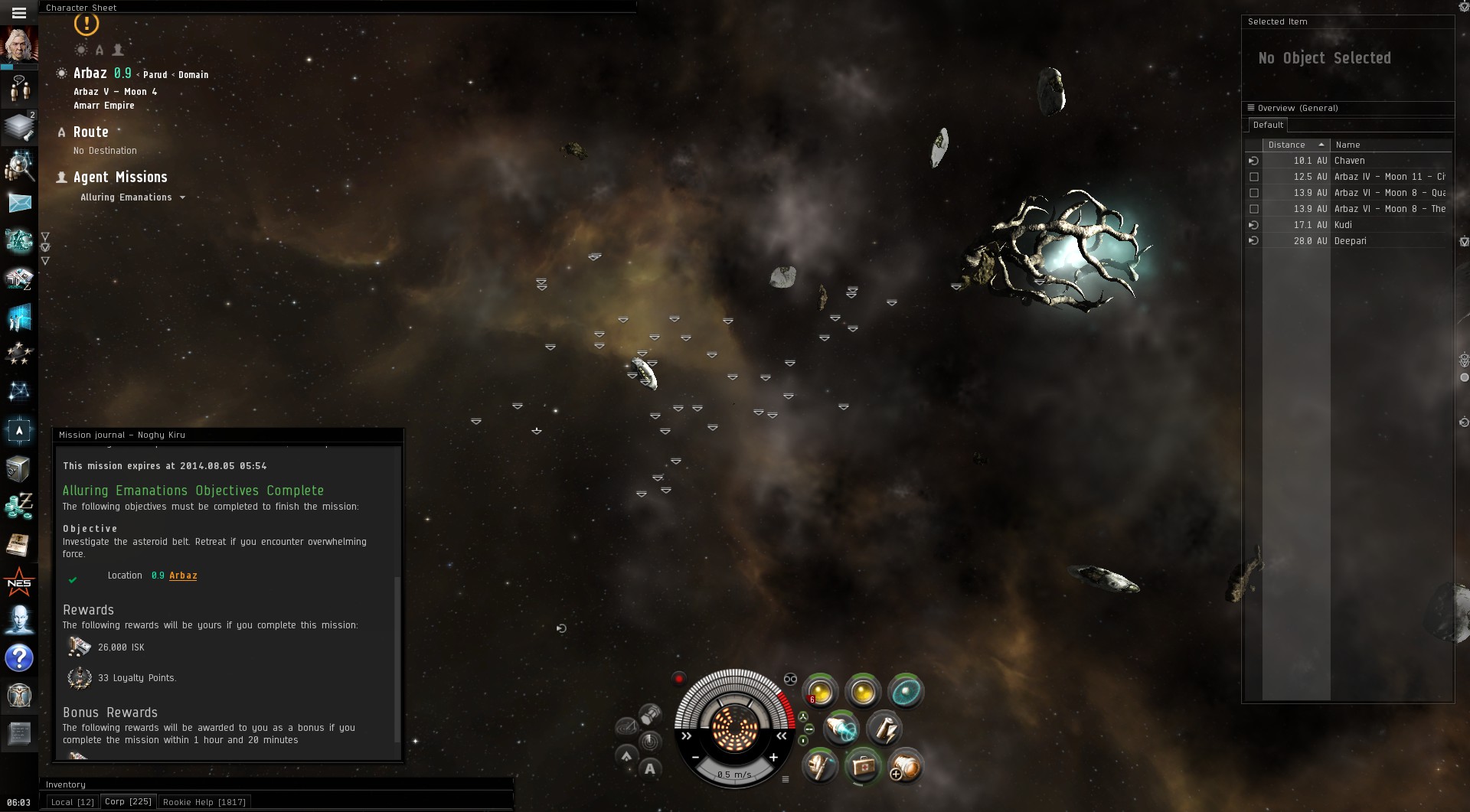Decrease ship speed with the minus button
Screen dimensions: 1470x812
click(695, 757)
